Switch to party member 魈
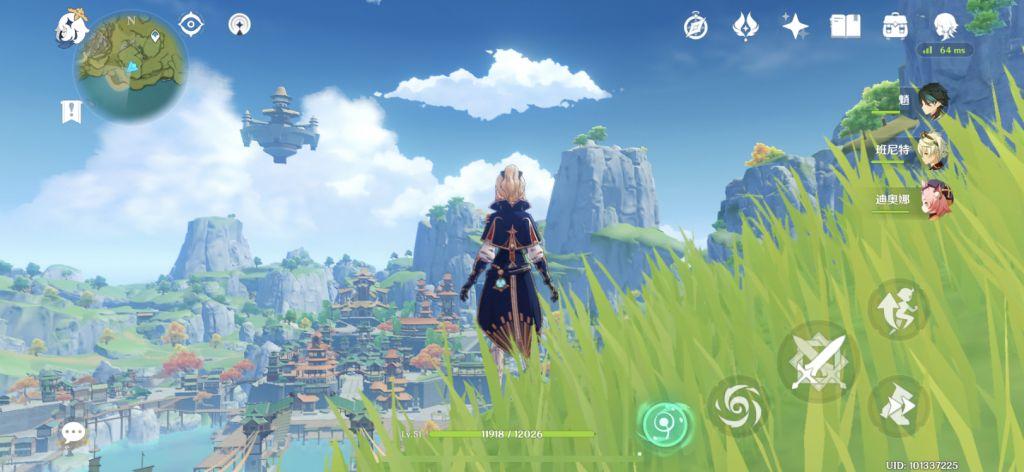Viewport: 1024px width, 472px height. (931, 101)
